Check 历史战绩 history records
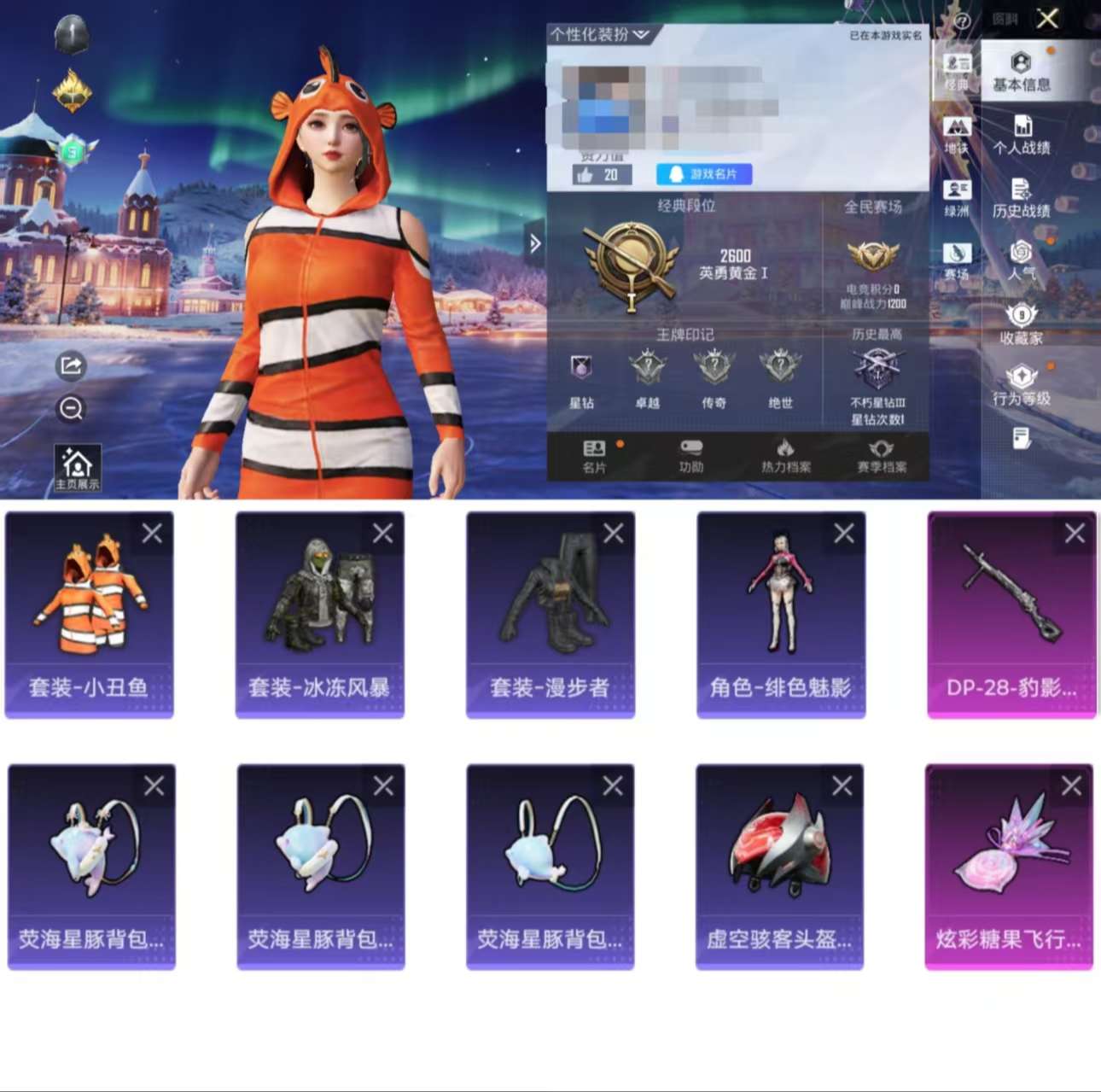 click(x=1021, y=201)
